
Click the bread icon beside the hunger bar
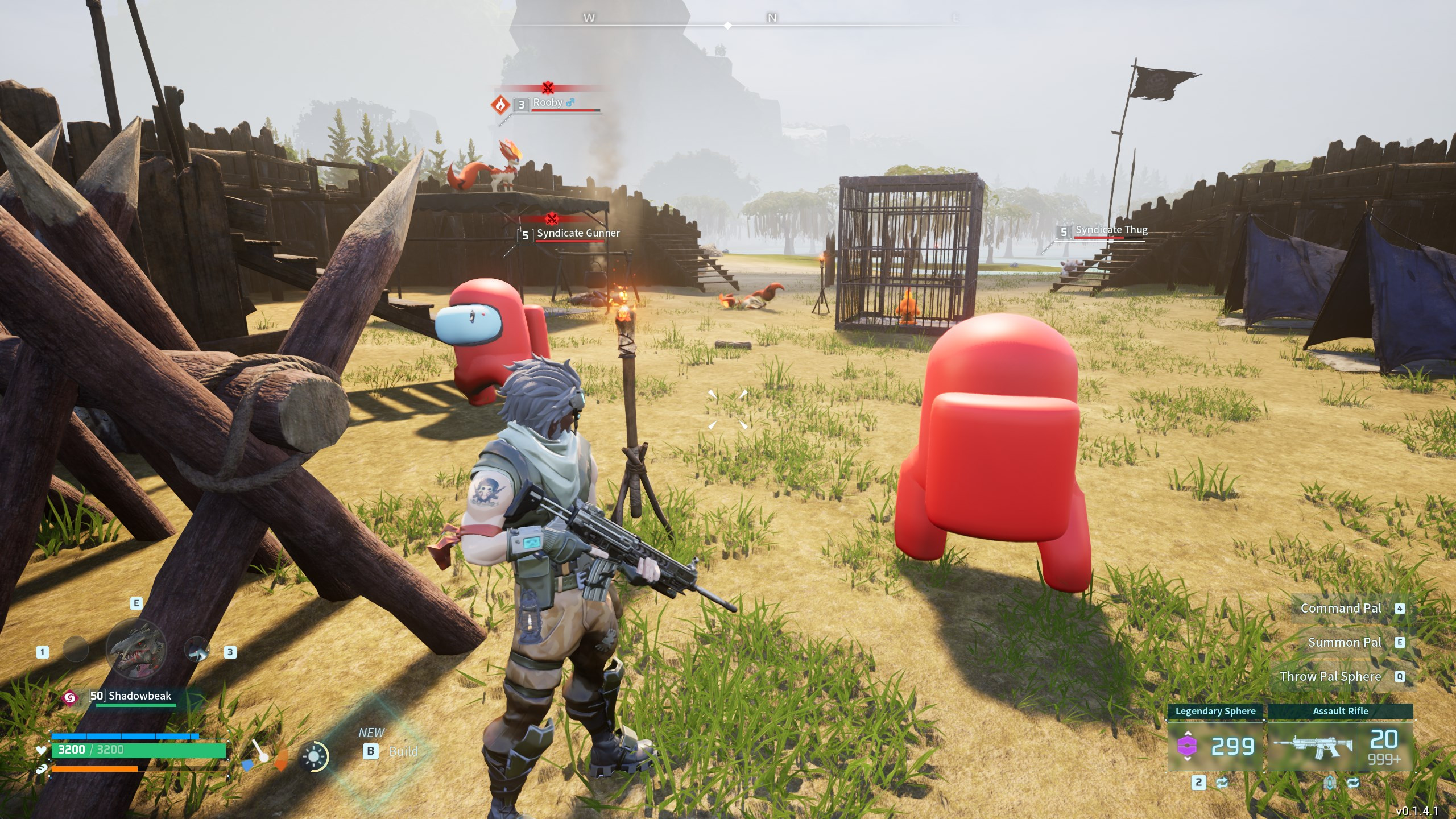pyautogui.click(x=42, y=768)
